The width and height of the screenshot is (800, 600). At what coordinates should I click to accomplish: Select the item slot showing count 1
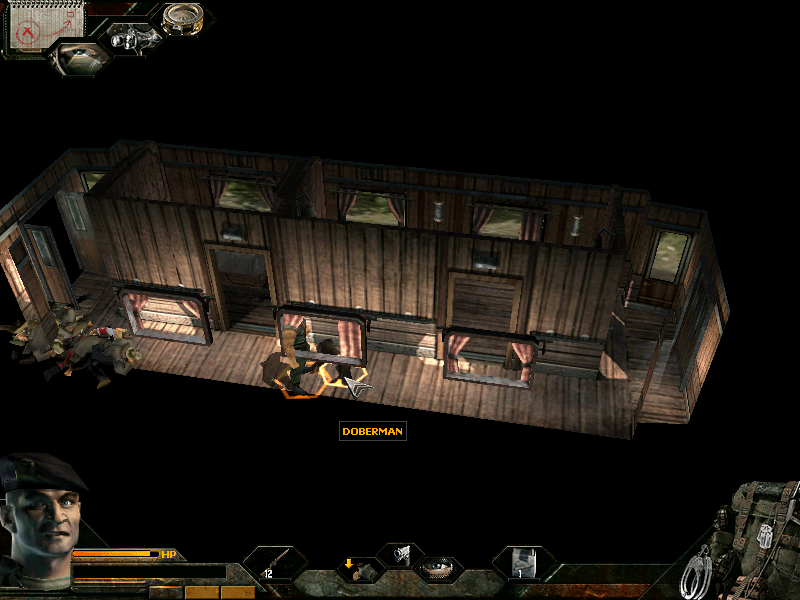point(523,563)
